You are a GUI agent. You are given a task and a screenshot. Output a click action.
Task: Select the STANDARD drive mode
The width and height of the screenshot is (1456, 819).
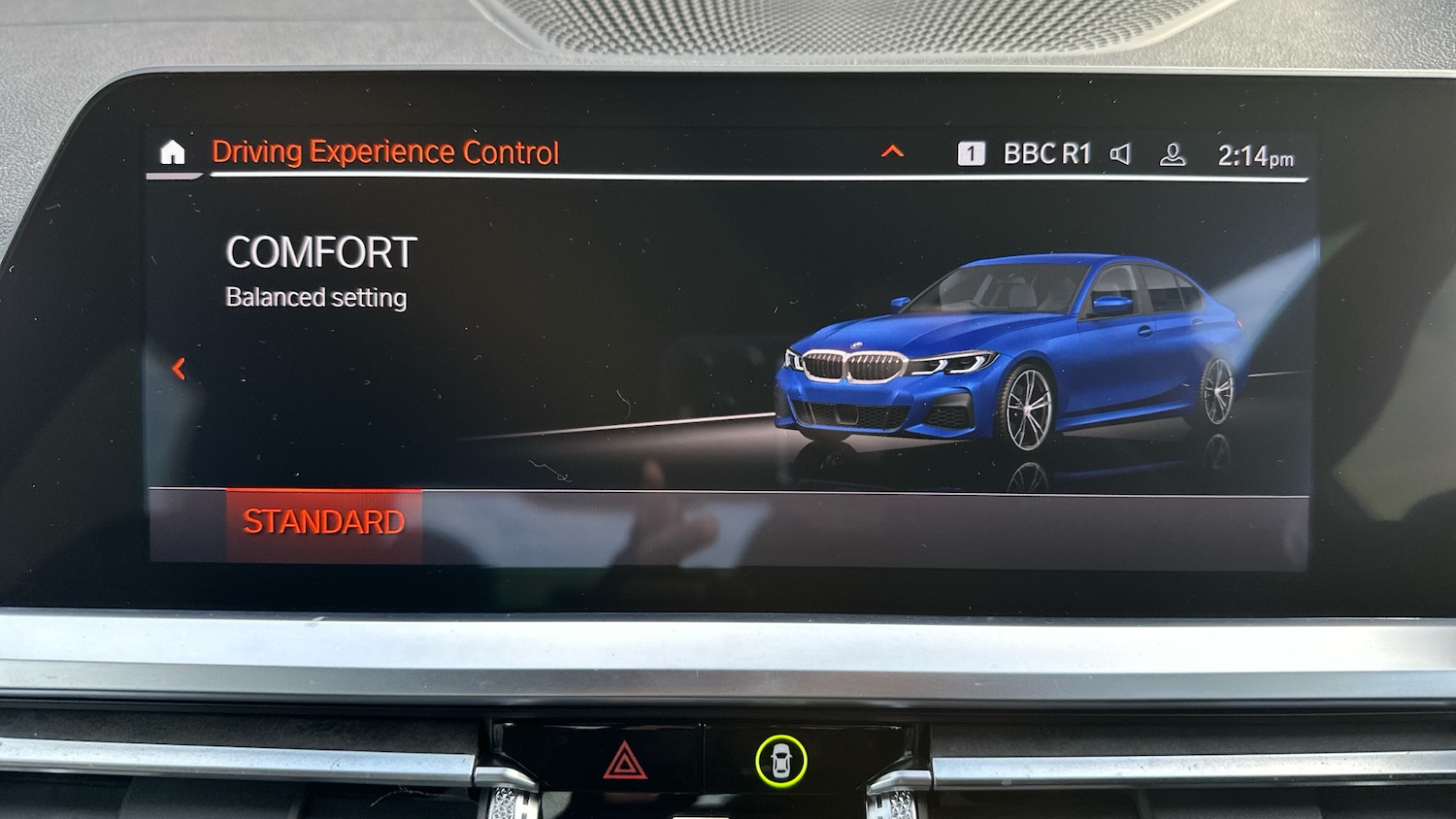pyautogui.click(x=324, y=521)
